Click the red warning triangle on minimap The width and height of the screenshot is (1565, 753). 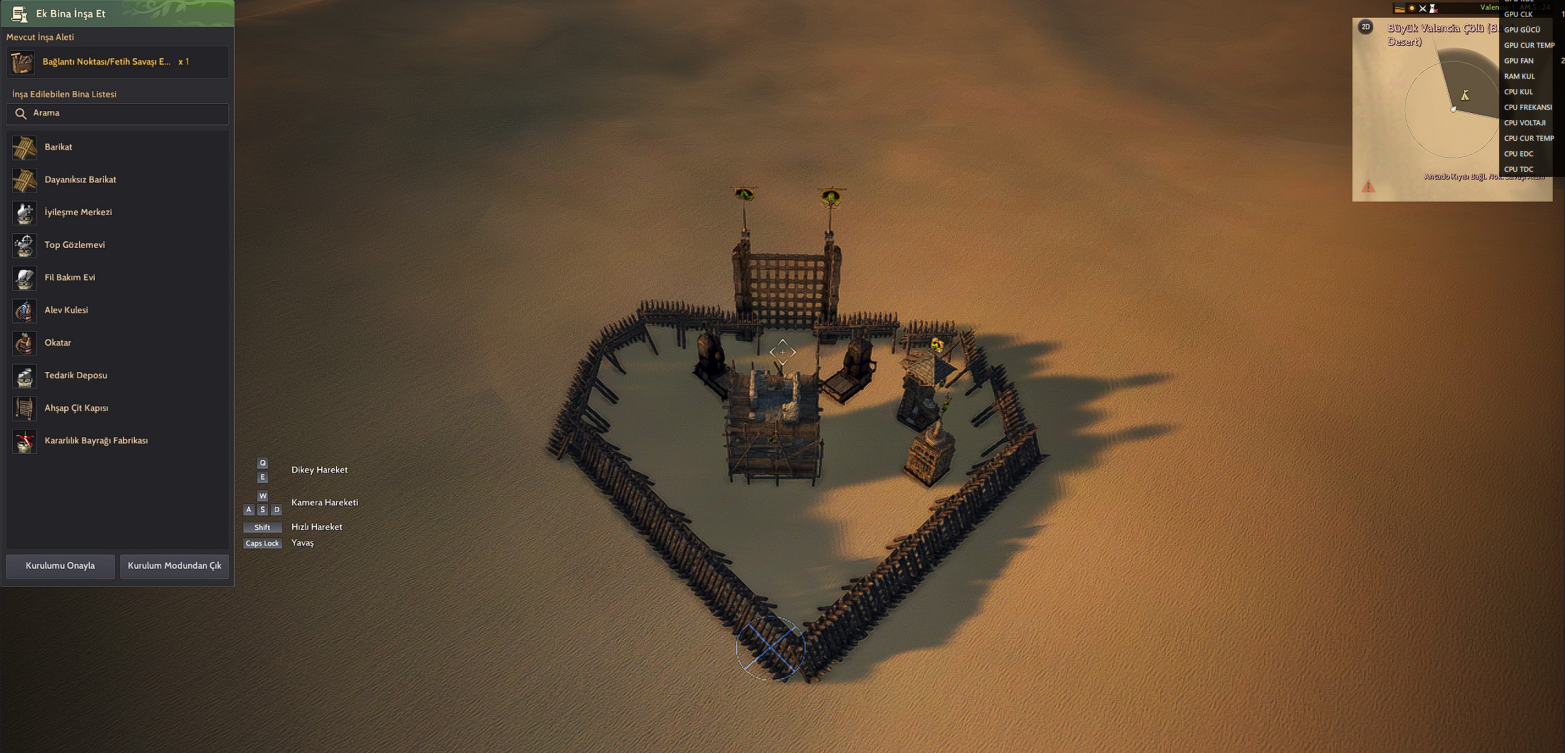point(1368,186)
